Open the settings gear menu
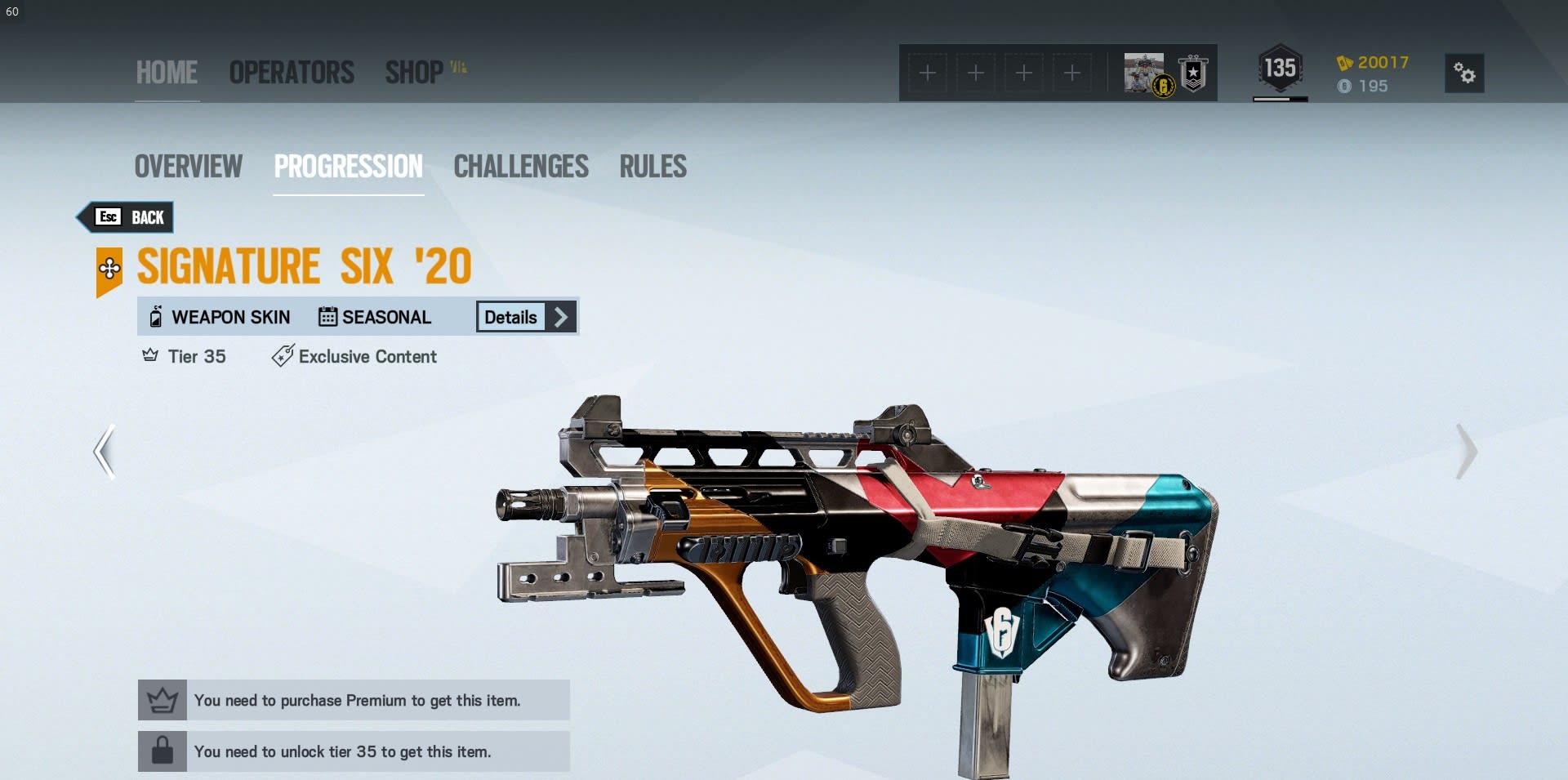The height and width of the screenshot is (780, 1568). pos(1464,74)
